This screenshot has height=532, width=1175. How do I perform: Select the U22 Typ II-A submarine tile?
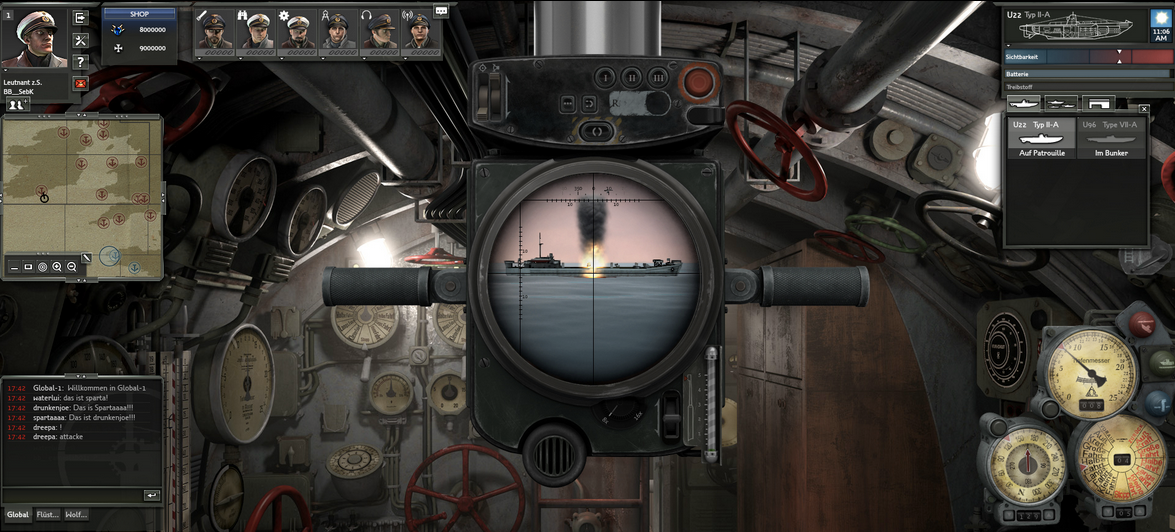[x=1039, y=139]
